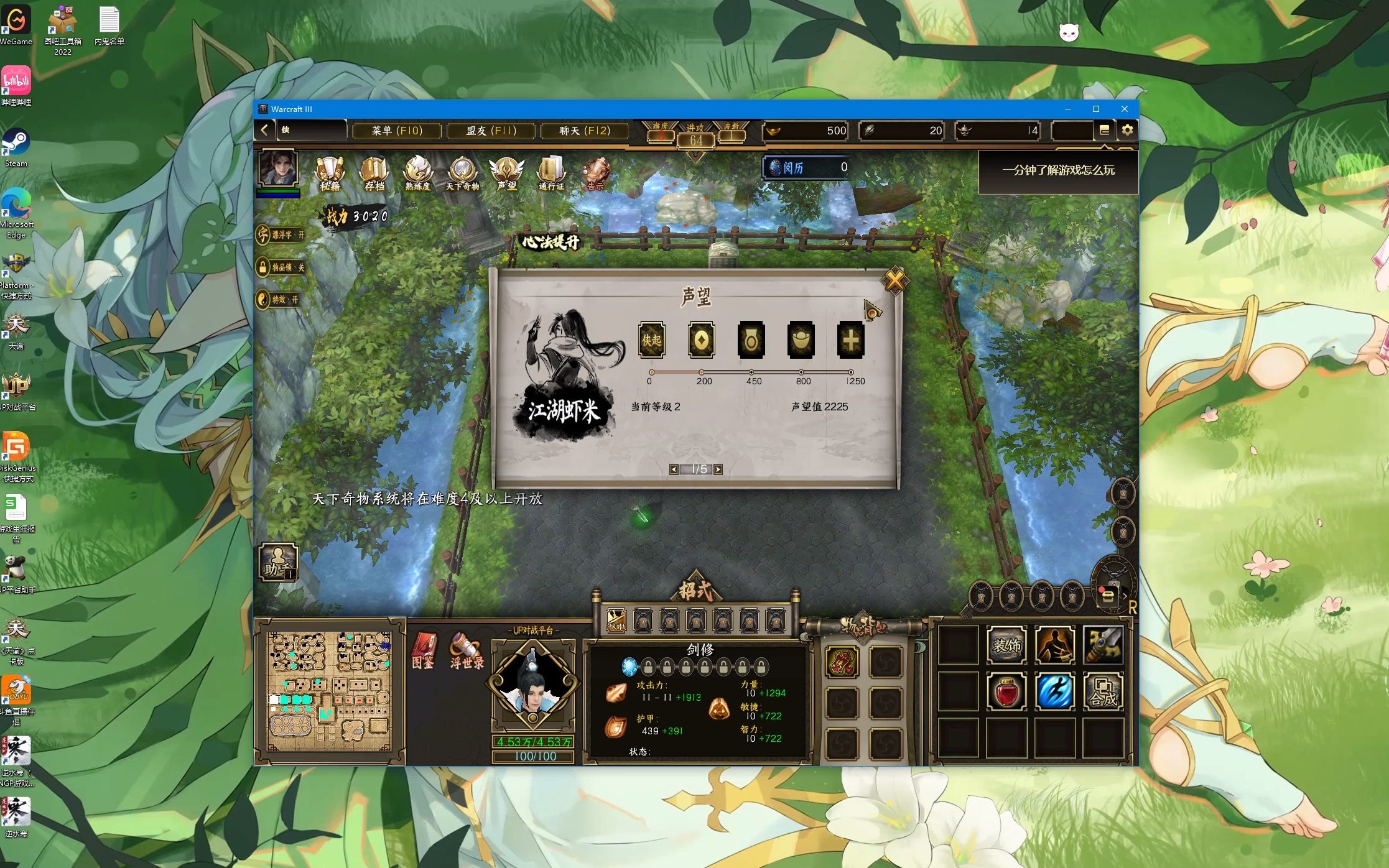This screenshot has width=1389, height=868.
Task: Click the 合成 combine command button
Action: point(1103,691)
